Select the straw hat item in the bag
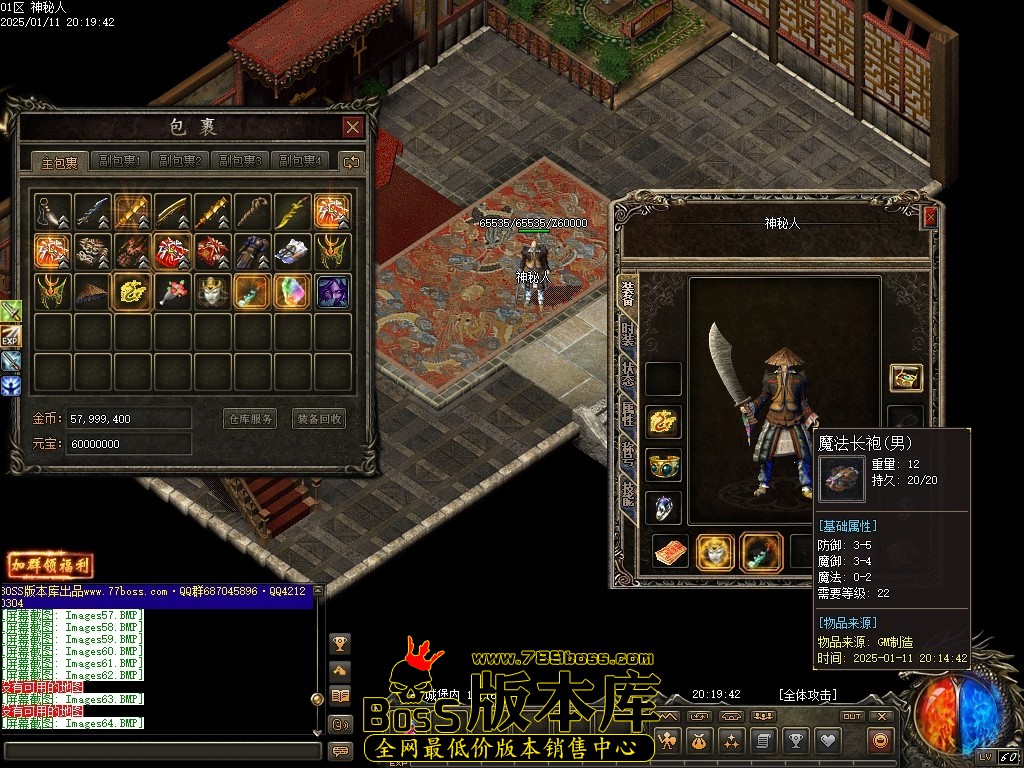Screen dimensions: 1024x768 coord(93,291)
